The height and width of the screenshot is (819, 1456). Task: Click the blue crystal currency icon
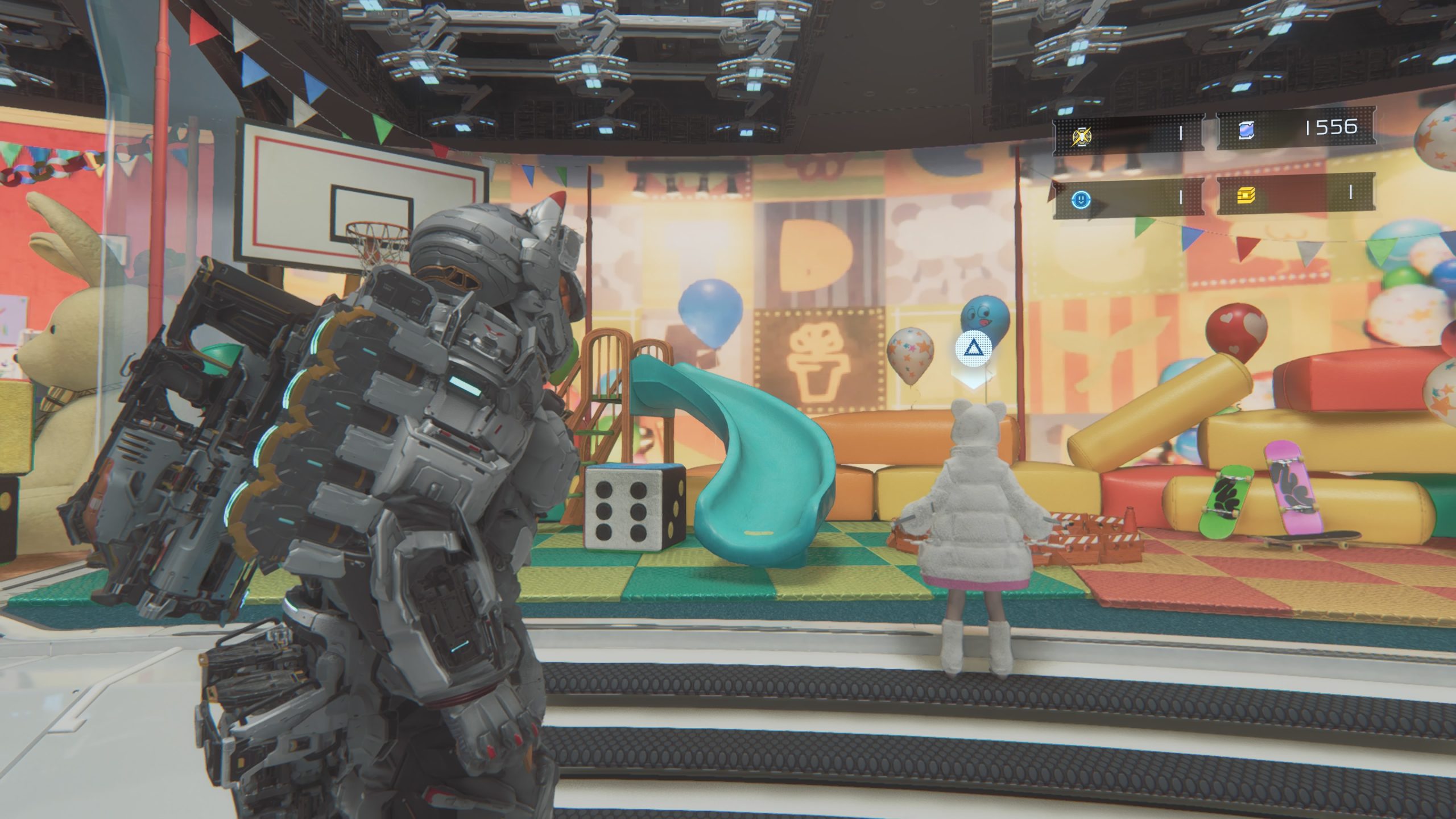1244,131
